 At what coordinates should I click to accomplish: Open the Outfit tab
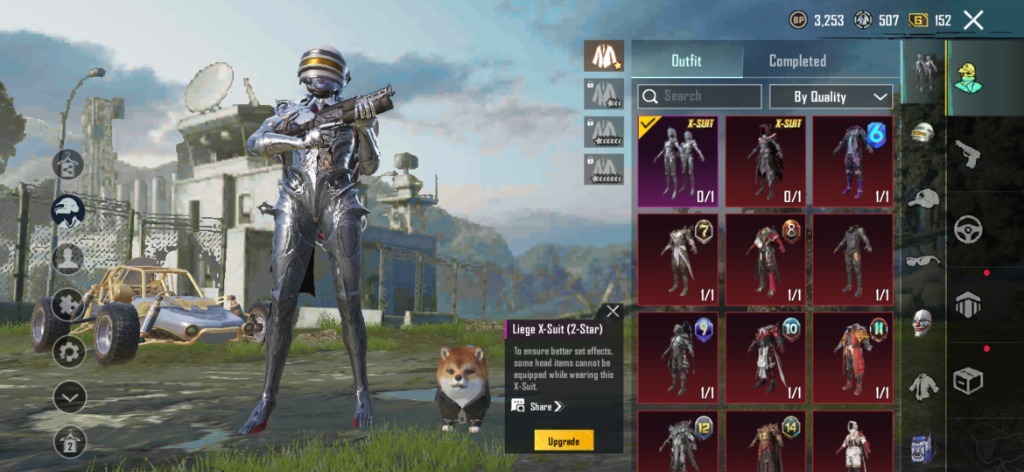[x=686, y=61]
